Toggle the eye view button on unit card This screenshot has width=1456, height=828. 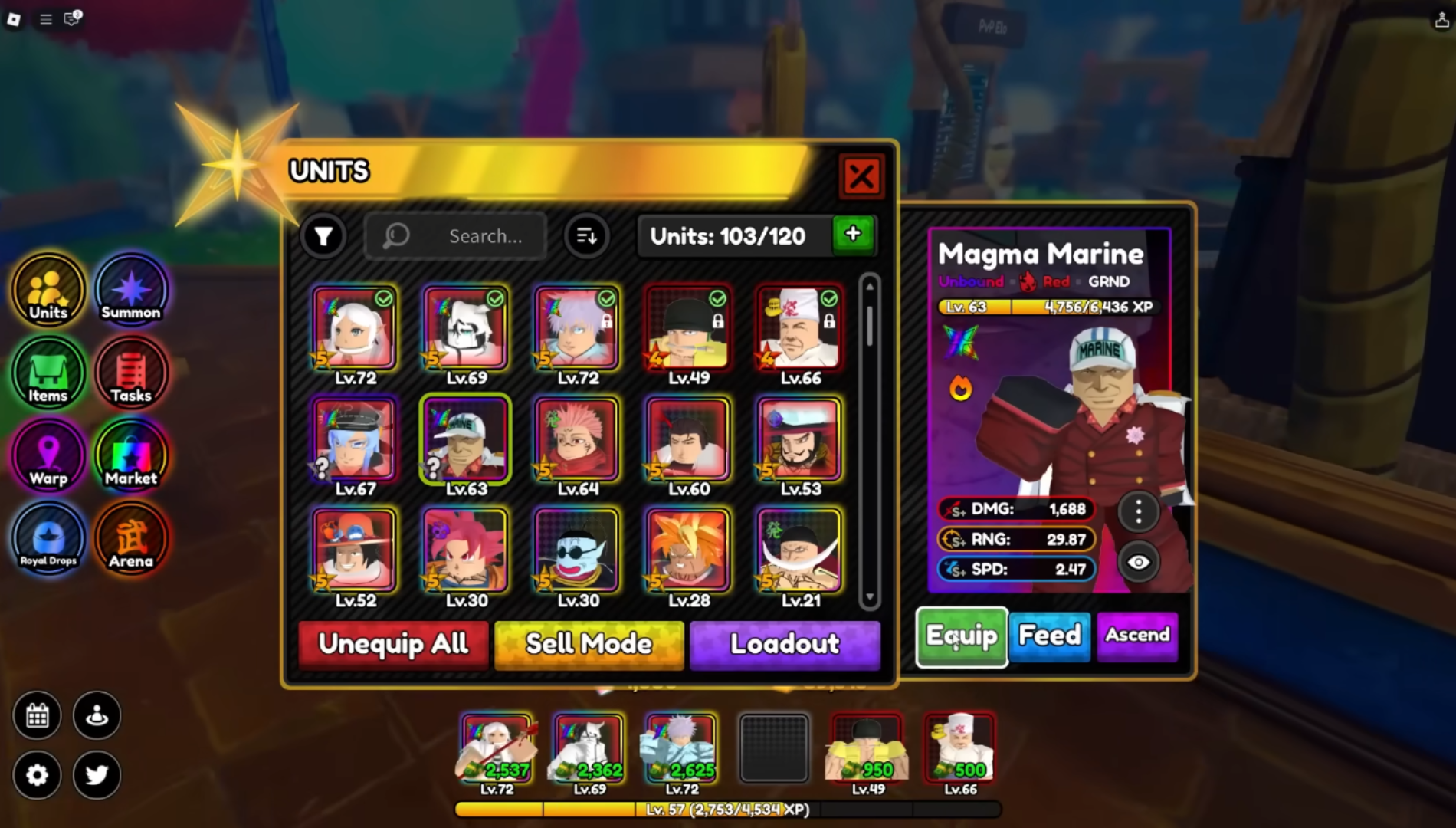[1139, 562]
